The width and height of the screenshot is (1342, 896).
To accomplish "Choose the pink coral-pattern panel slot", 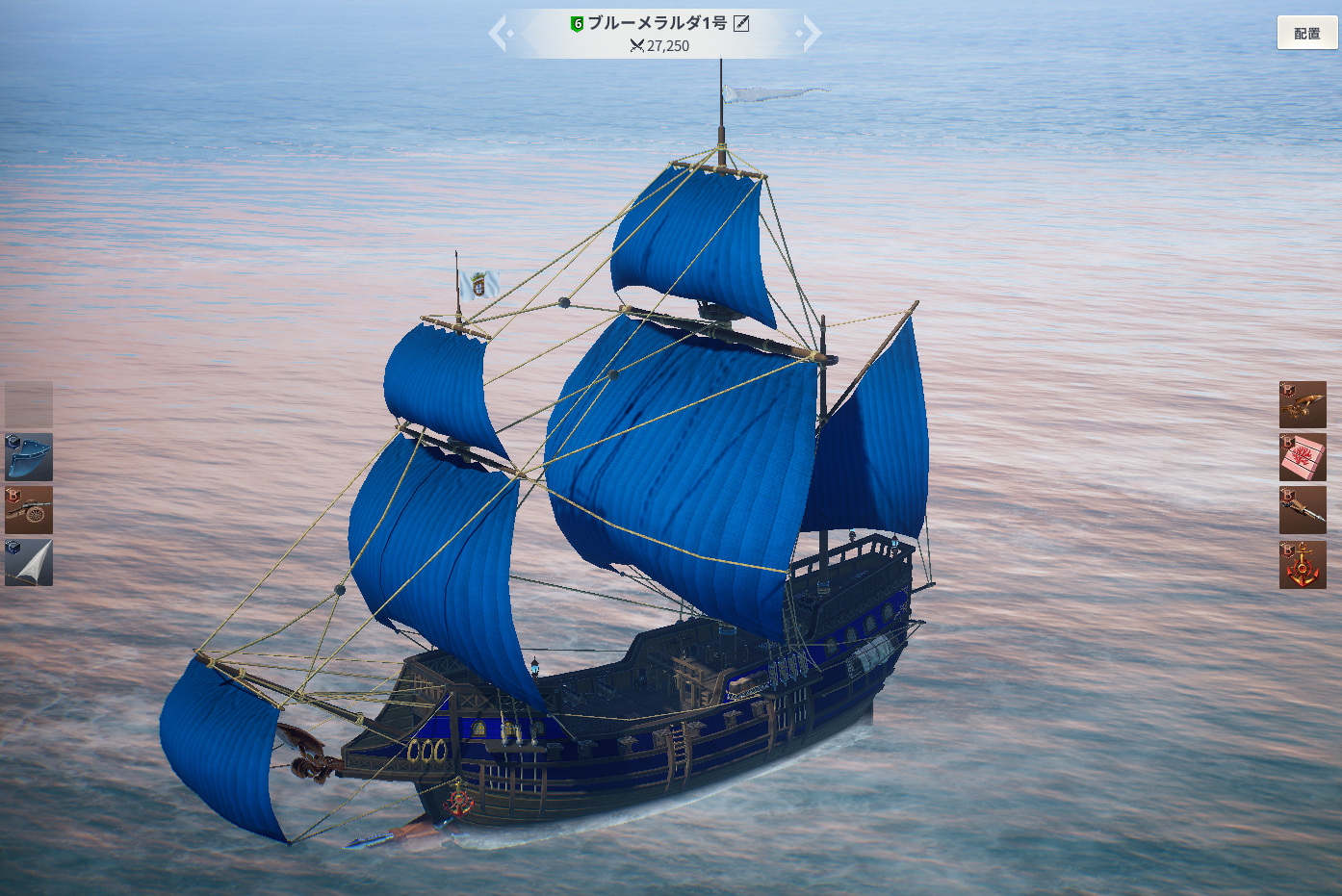I will (x=1303, y=457).
